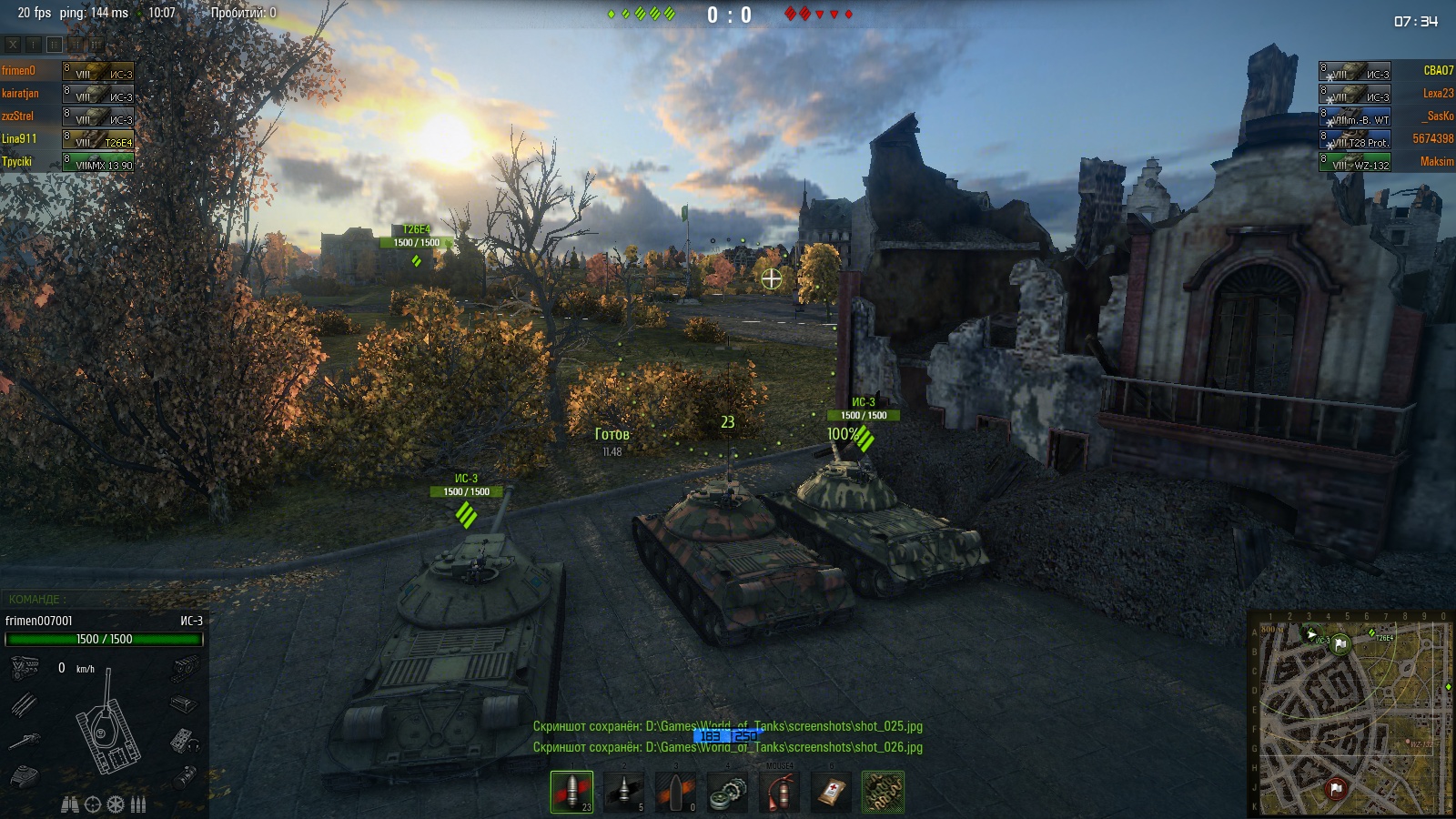Activate the fire extinguisher consumable
This screenshot has height=819, width=1456.
(780, 791)
